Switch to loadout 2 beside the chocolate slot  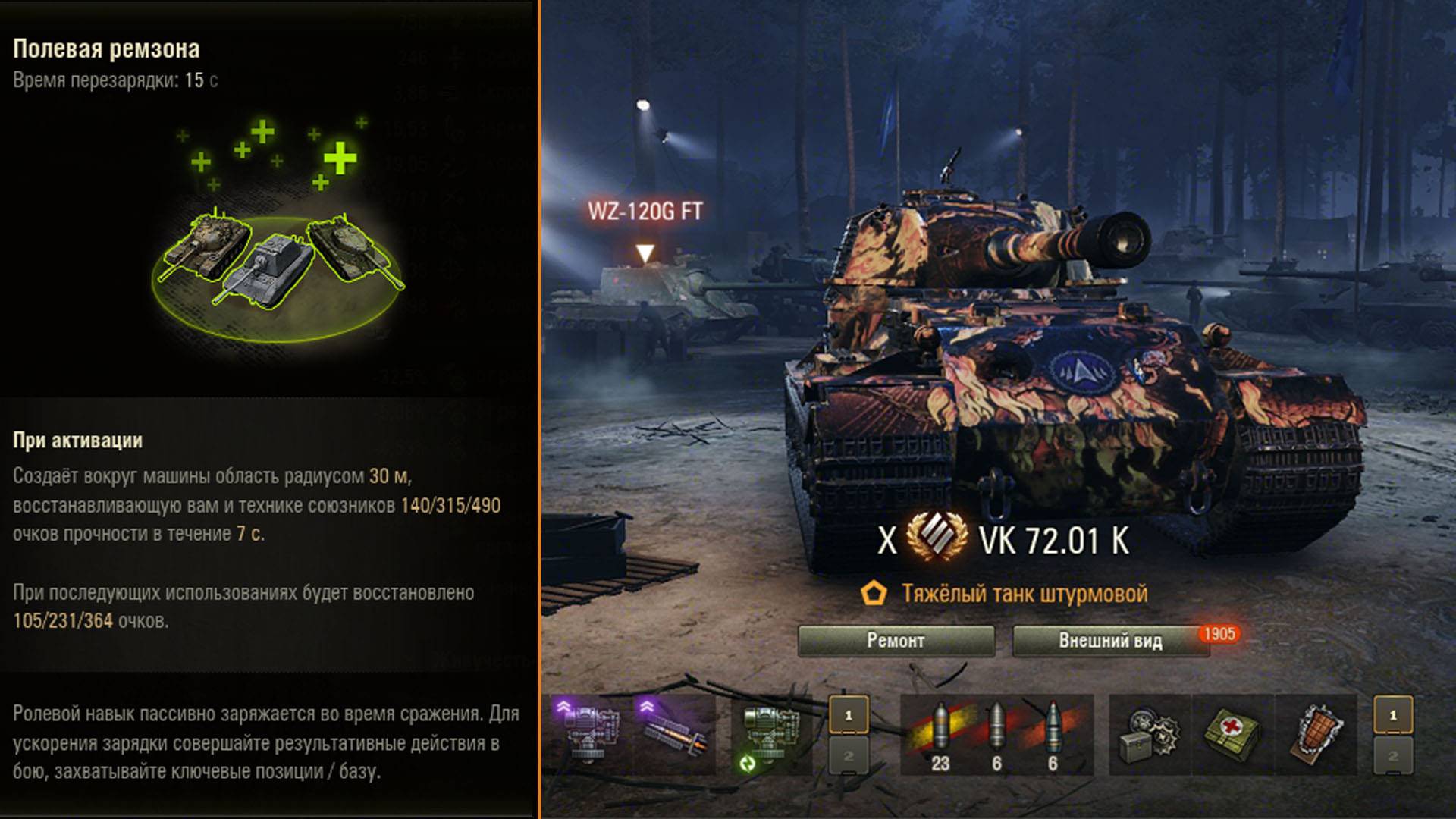click(1393, 756)
